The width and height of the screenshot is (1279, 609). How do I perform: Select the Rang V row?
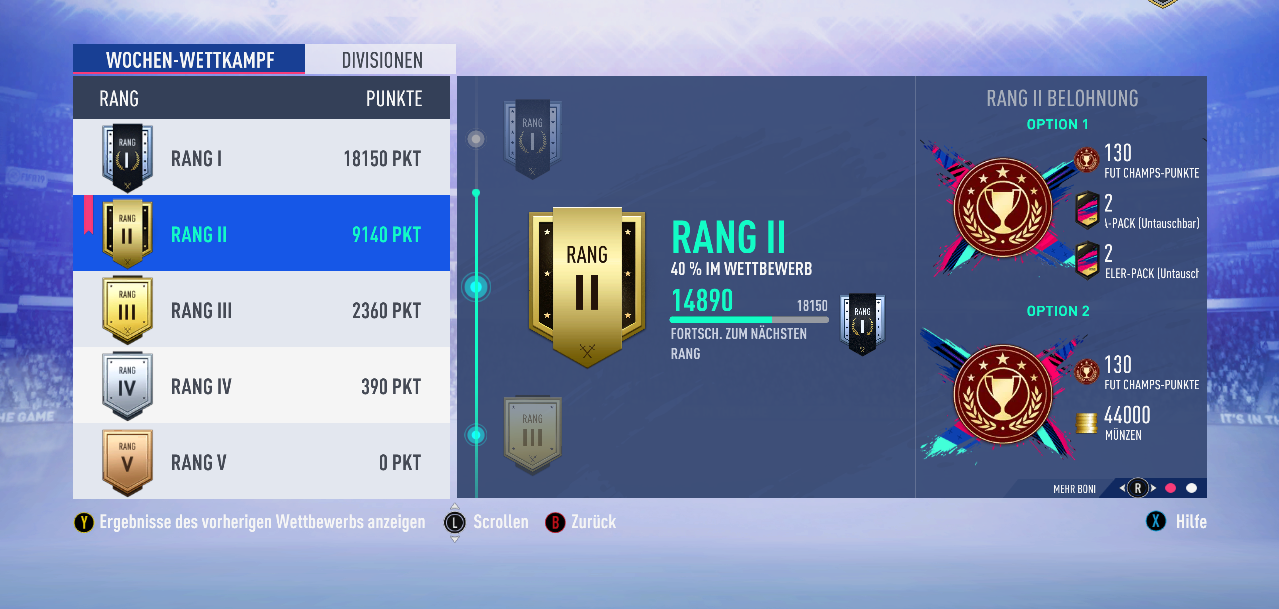261,462
